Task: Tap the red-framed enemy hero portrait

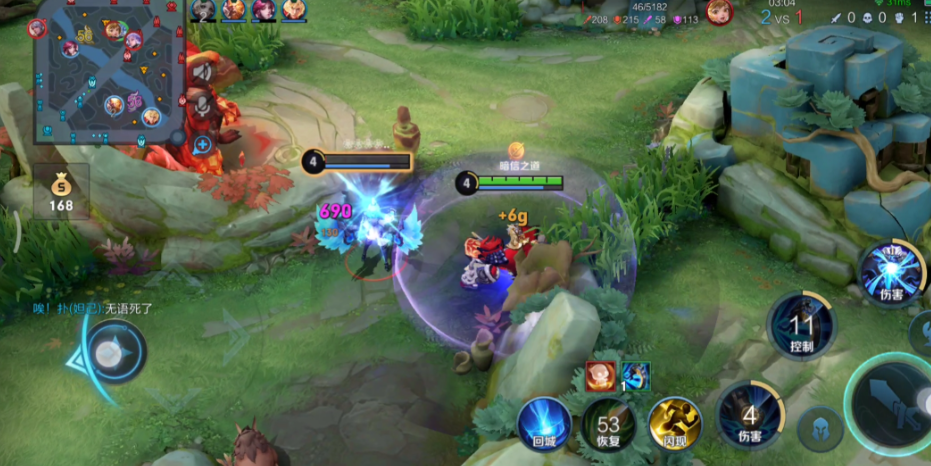Action: tap(719, 12)
